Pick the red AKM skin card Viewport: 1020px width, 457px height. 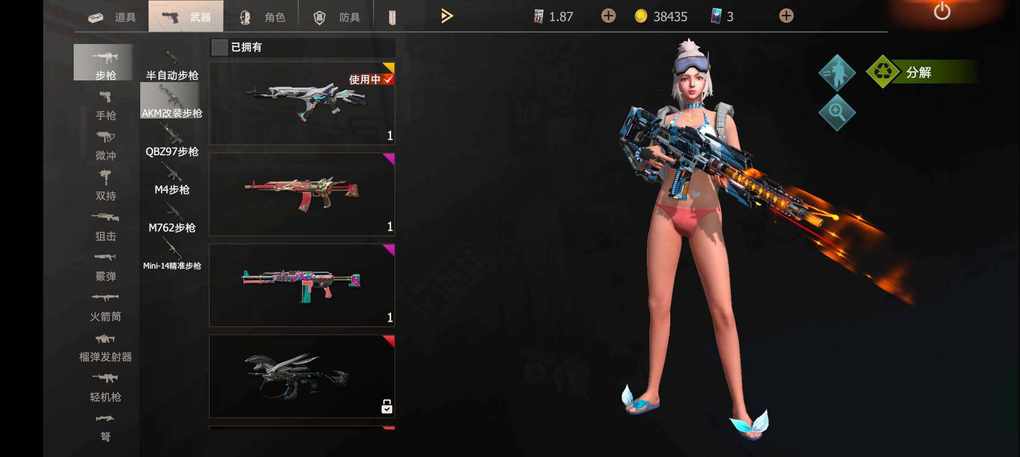pos(301,193)
